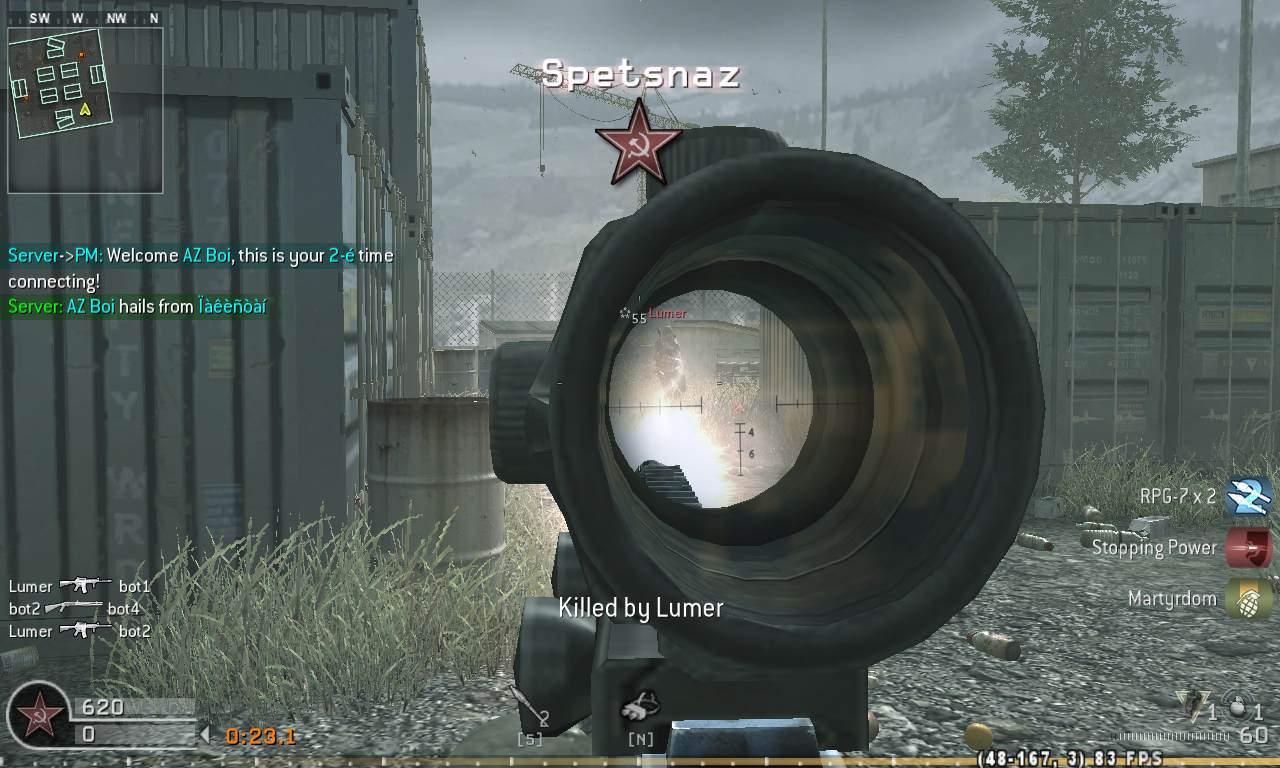Click the AZ Boi name in the welcome message
The height and width of the screenshot is (768, 1280).
coord(209,256)
